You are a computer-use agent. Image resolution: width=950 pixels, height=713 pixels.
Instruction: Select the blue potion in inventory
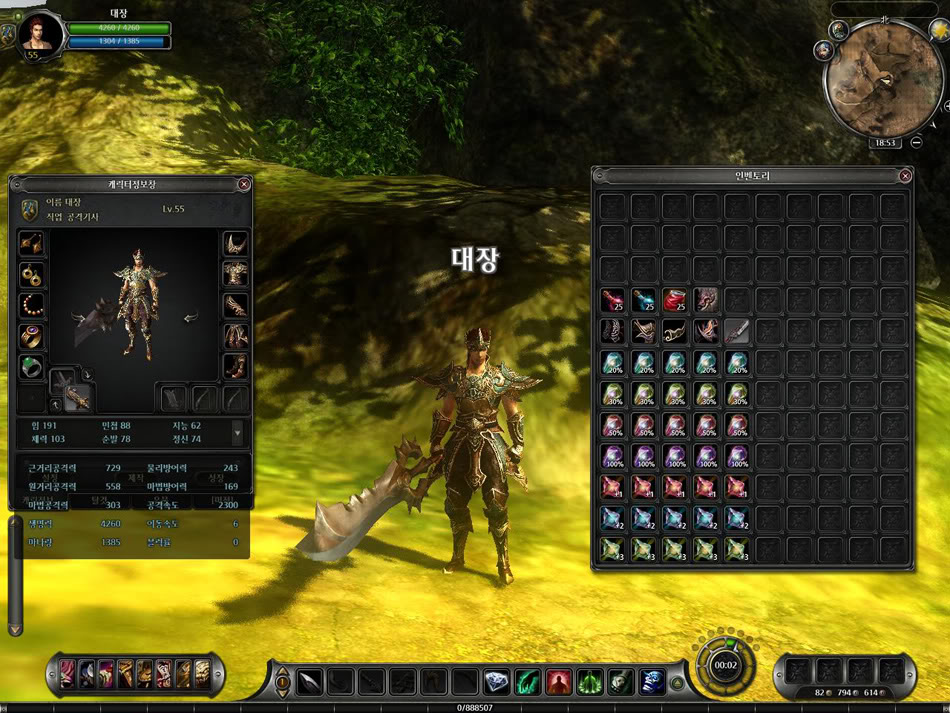644,300
